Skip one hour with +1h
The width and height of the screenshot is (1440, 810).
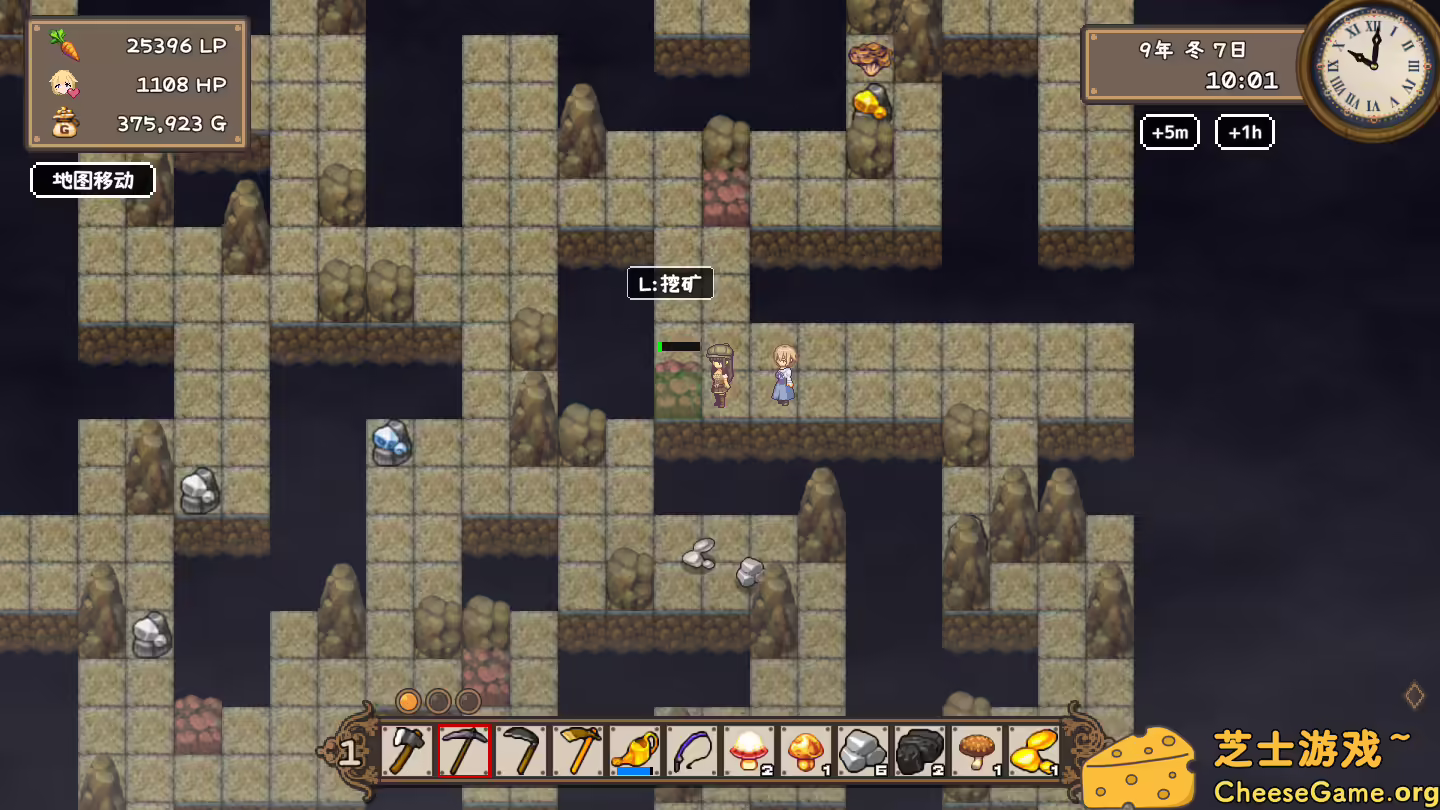click(x=1244, y=132)
